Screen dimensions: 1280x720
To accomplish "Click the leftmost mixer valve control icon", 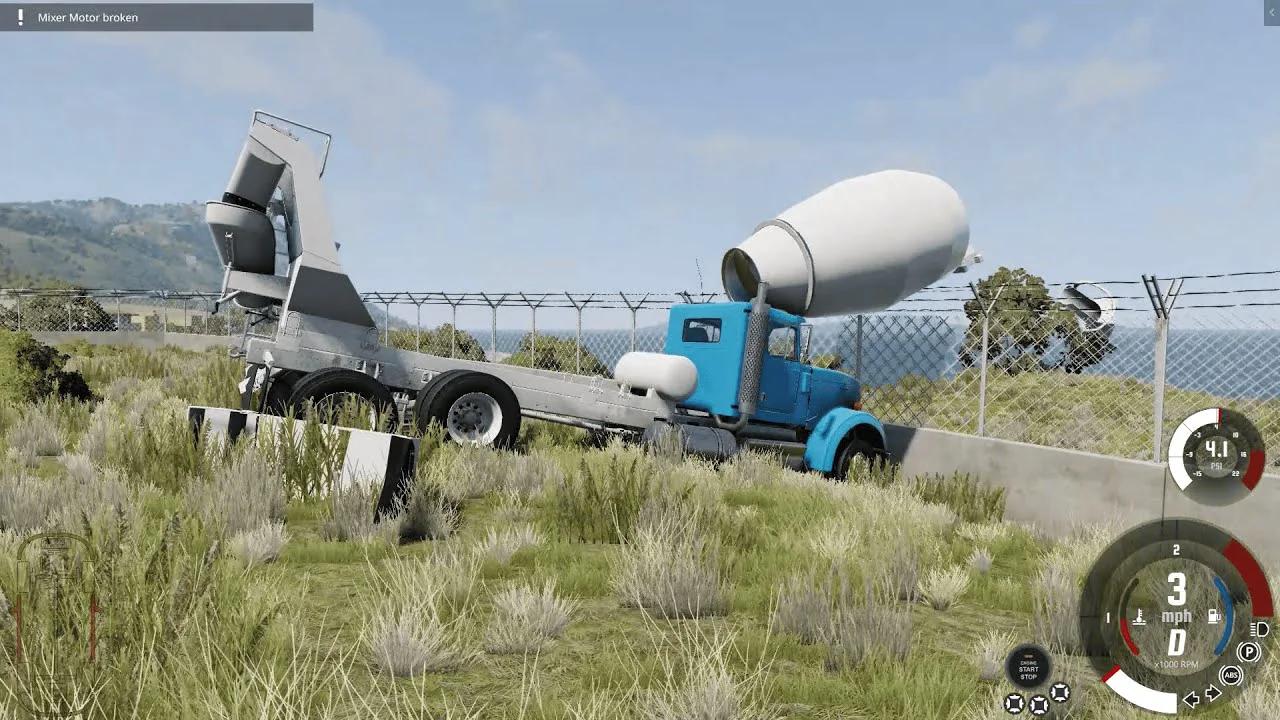I will pyautogui.click(x=1014, y=704).
